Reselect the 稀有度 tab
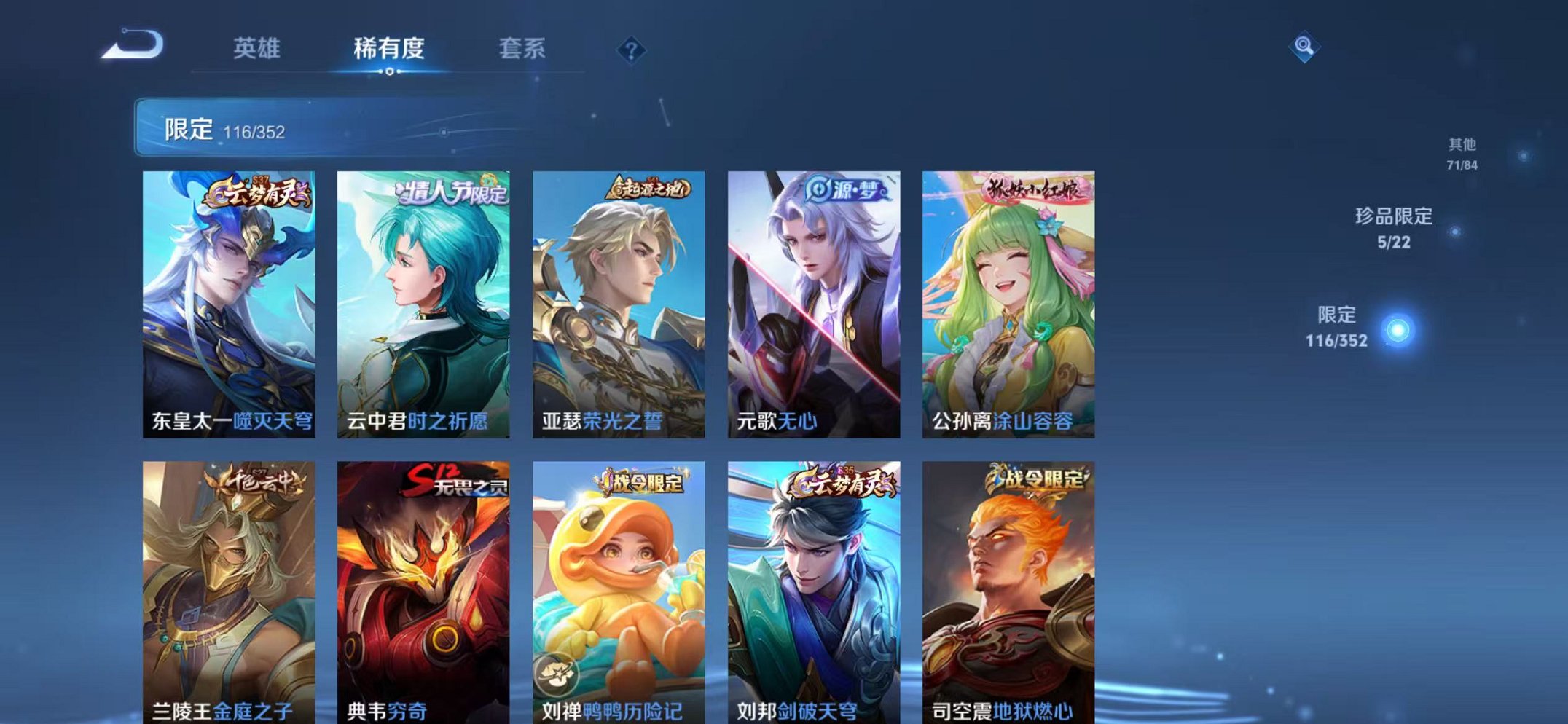The image size is (1568, 724). [x=390, y=48]
